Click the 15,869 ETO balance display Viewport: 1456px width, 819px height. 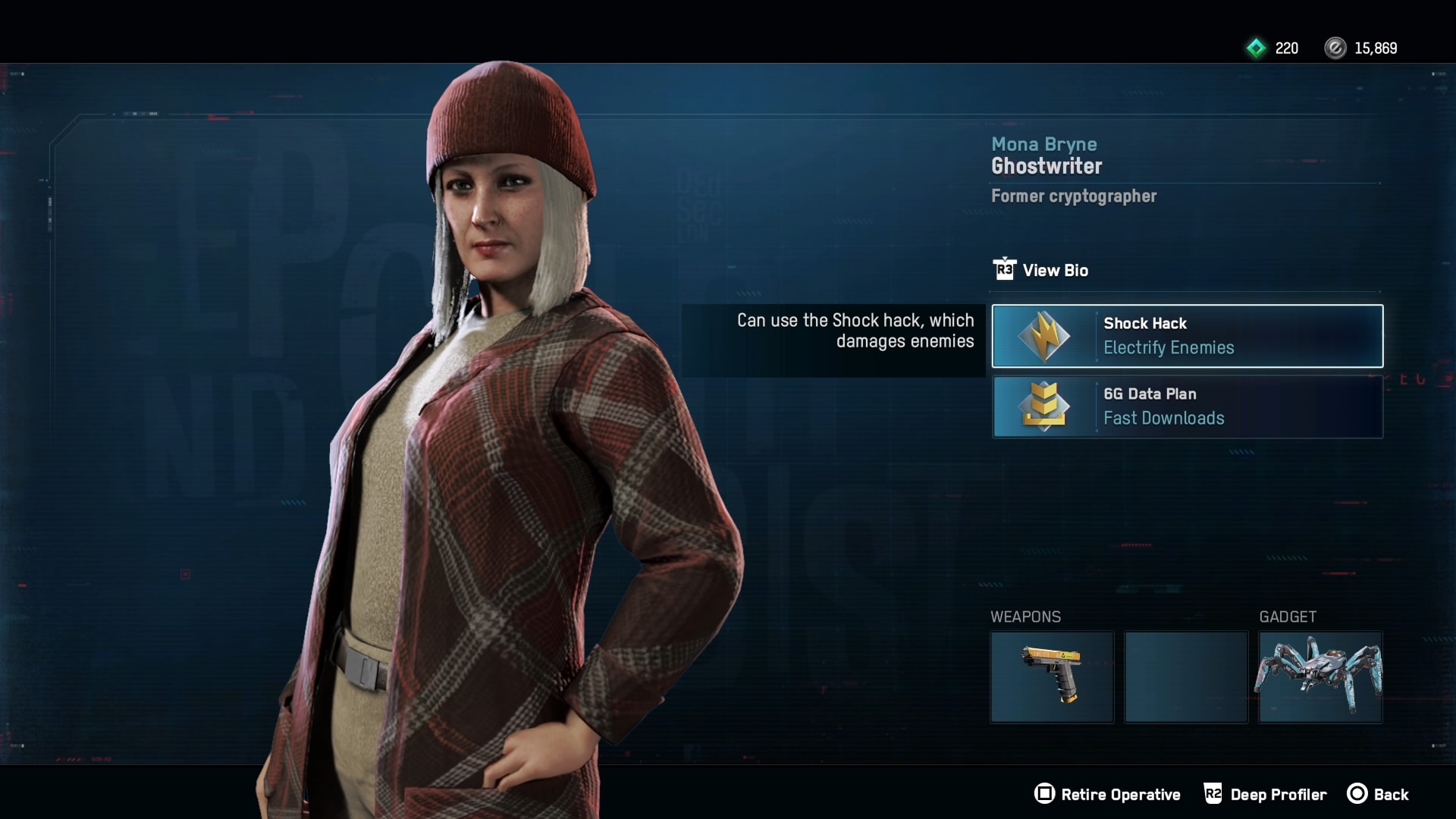coord(1376,48)
